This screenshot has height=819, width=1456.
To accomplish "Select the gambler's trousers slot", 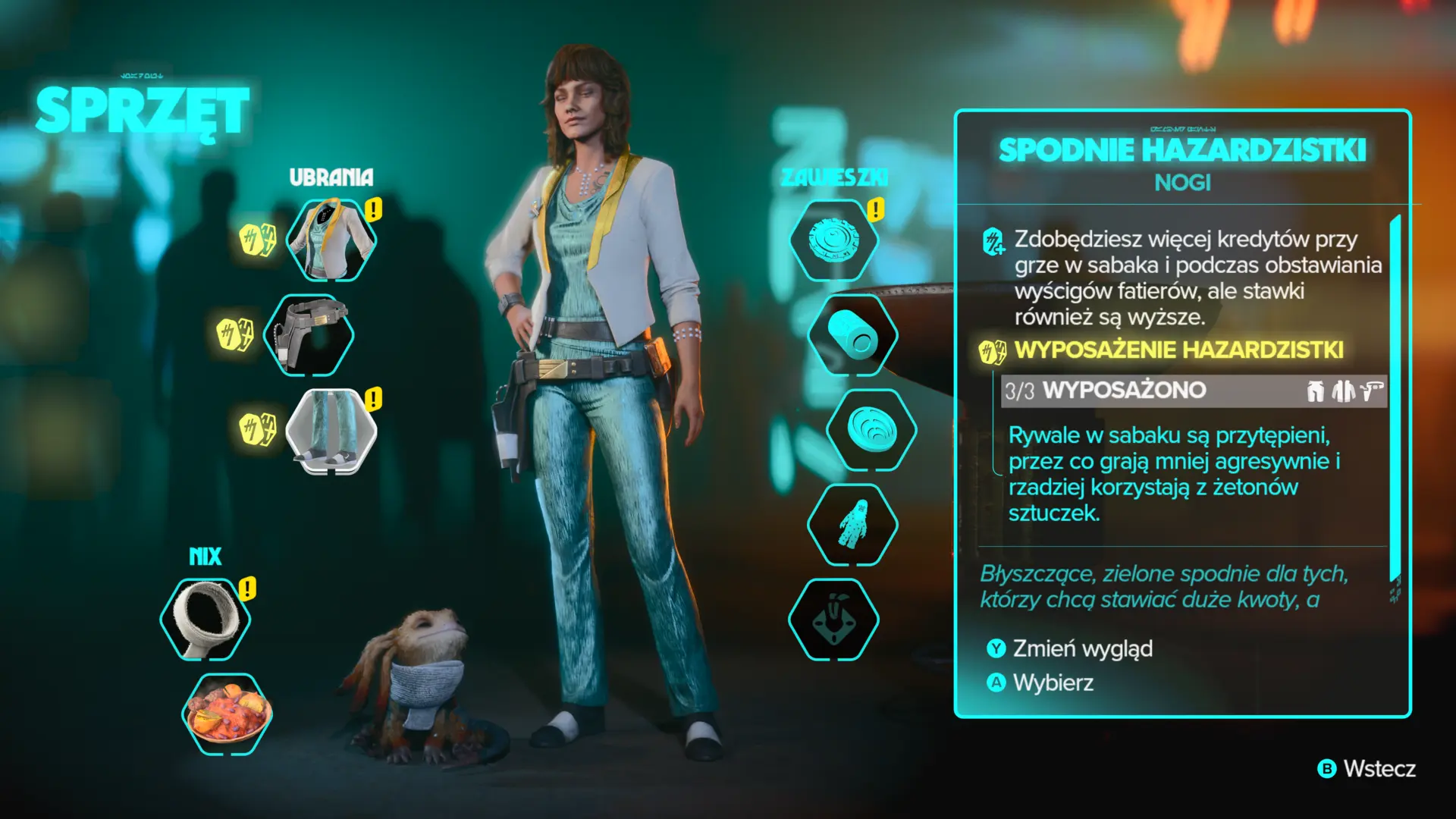I will (331, 430).
